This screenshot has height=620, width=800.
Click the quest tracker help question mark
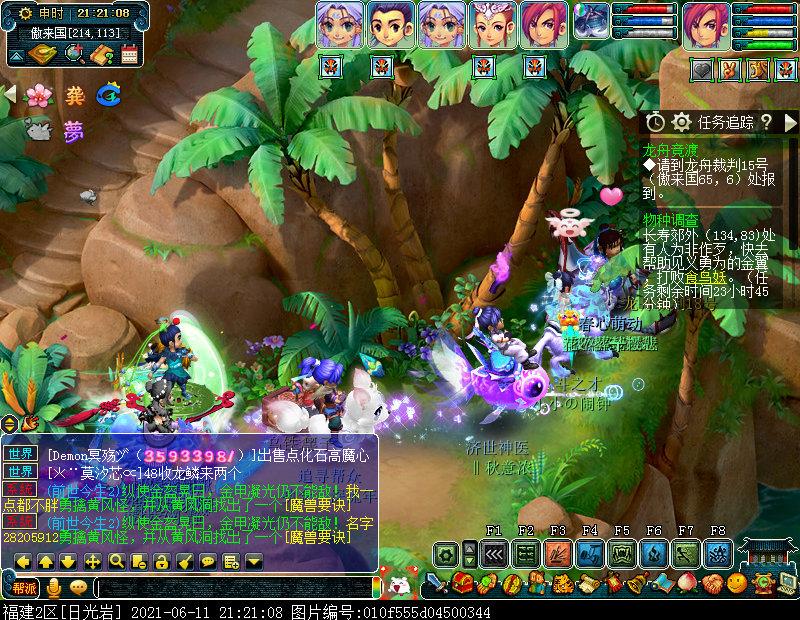(x=766, y=121)
